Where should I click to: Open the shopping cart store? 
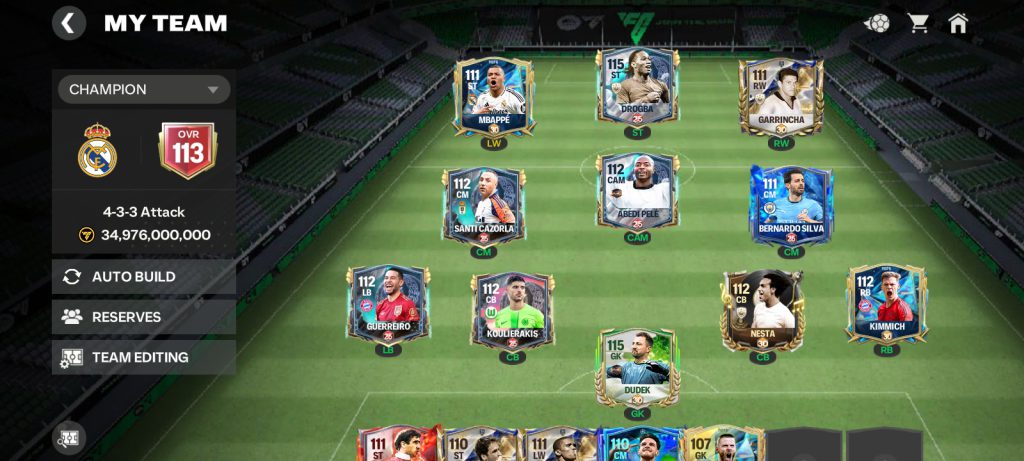click(918, 23)
